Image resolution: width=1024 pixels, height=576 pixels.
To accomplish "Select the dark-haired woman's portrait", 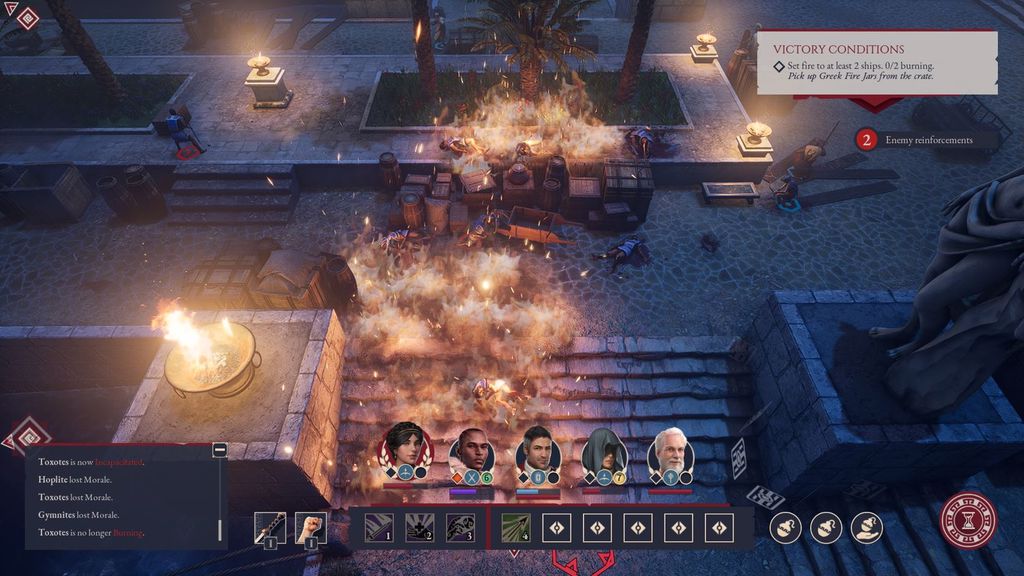I will click(x=405, y=452).
